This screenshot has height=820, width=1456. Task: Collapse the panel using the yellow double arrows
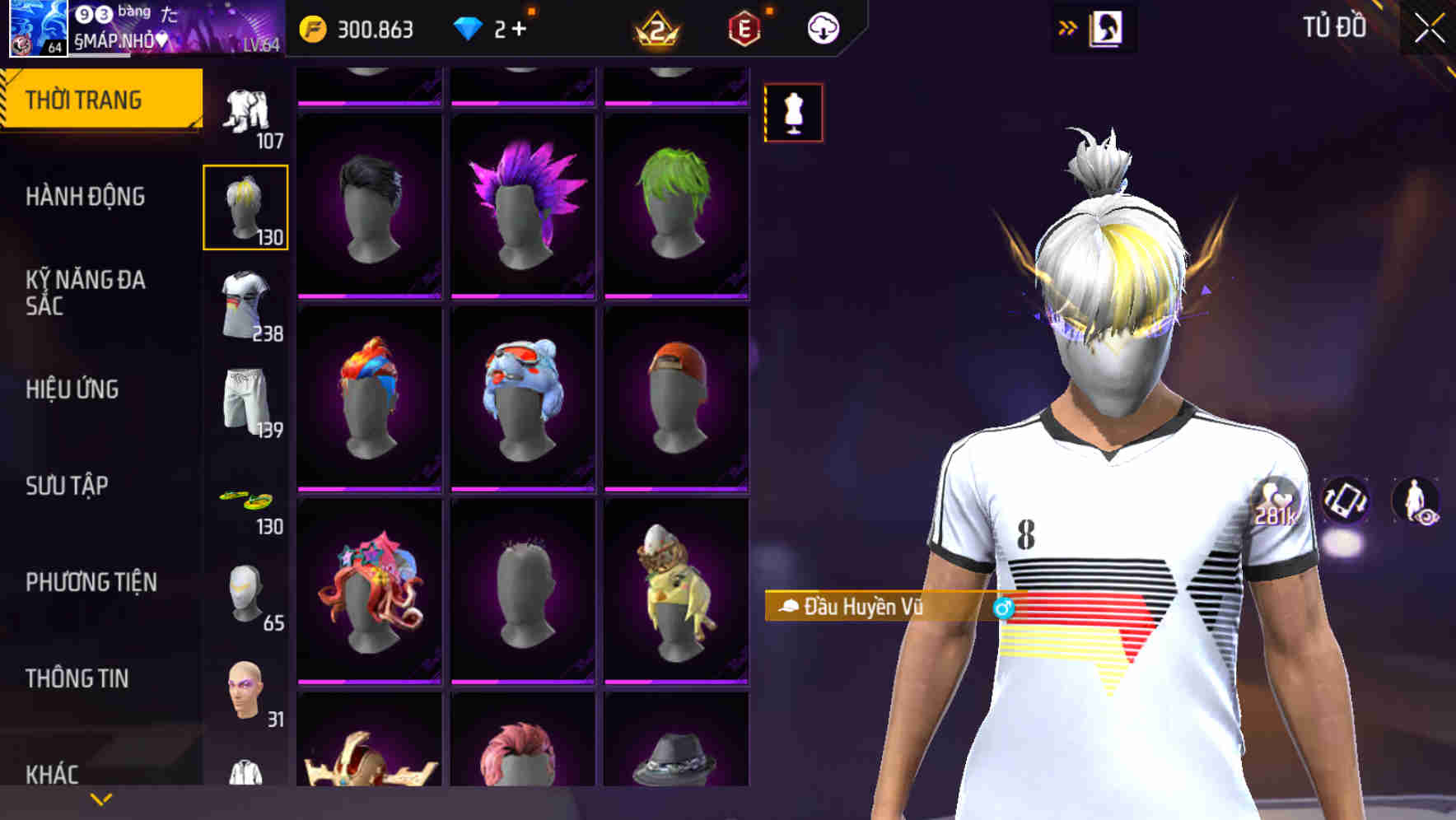click(1068, 26)
